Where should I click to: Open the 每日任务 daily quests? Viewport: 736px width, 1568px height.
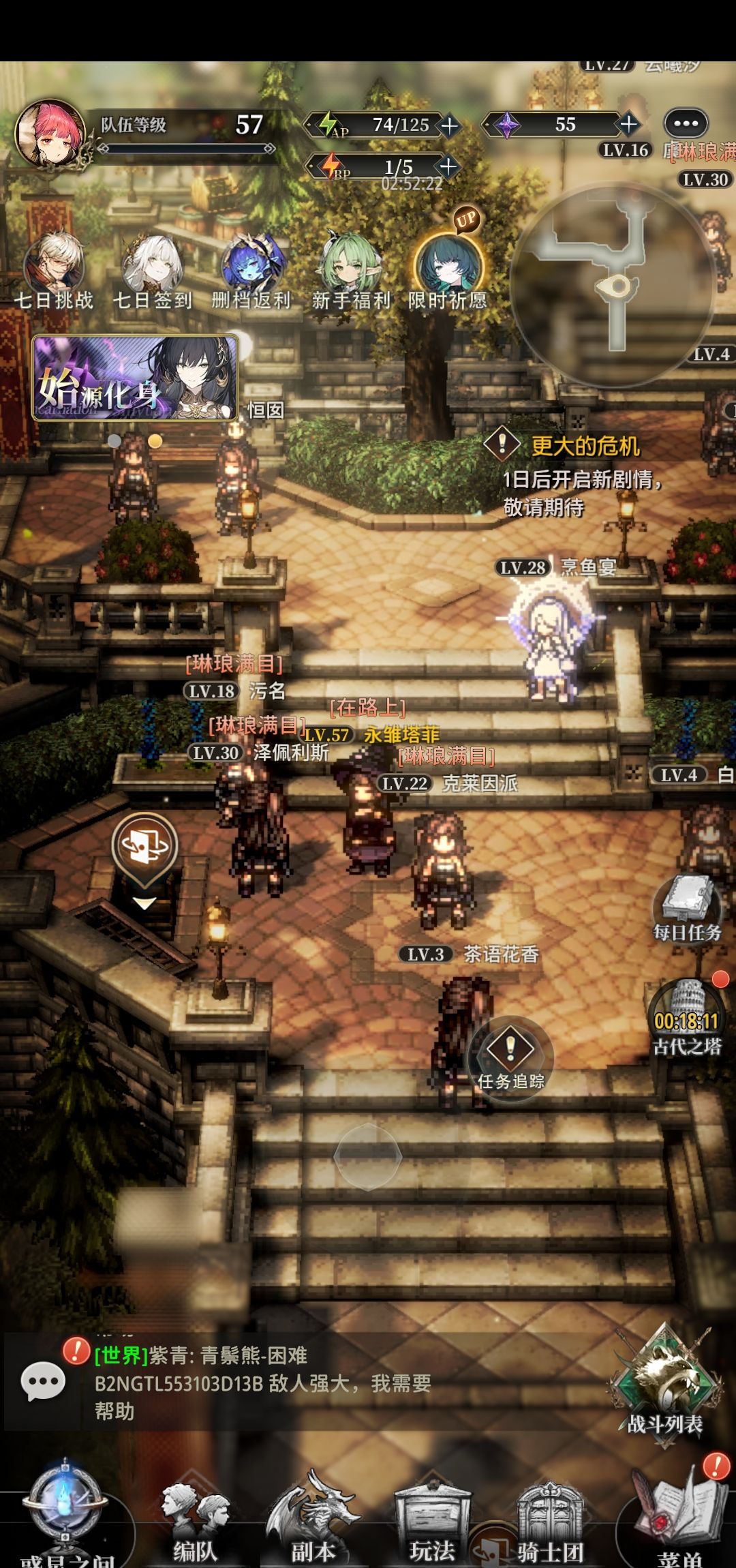(687, 908)
